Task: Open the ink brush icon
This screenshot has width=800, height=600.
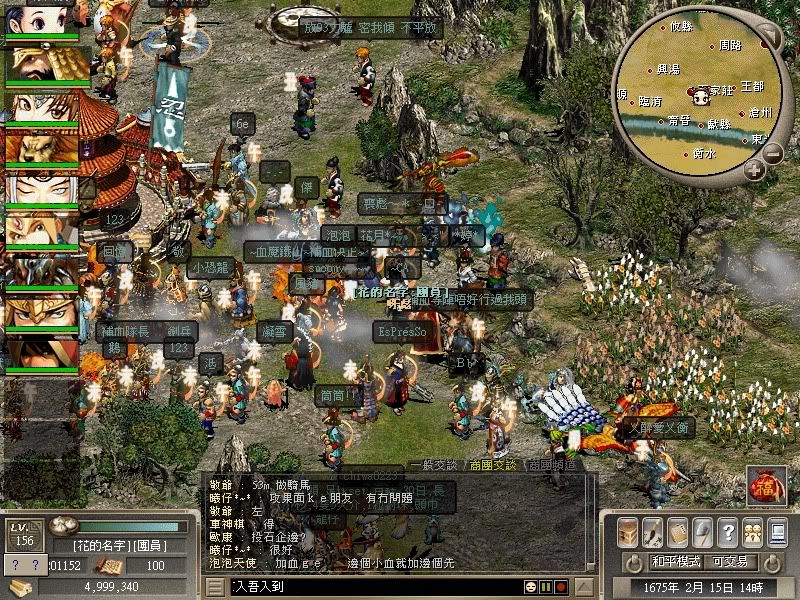Action: coord(652,532)
